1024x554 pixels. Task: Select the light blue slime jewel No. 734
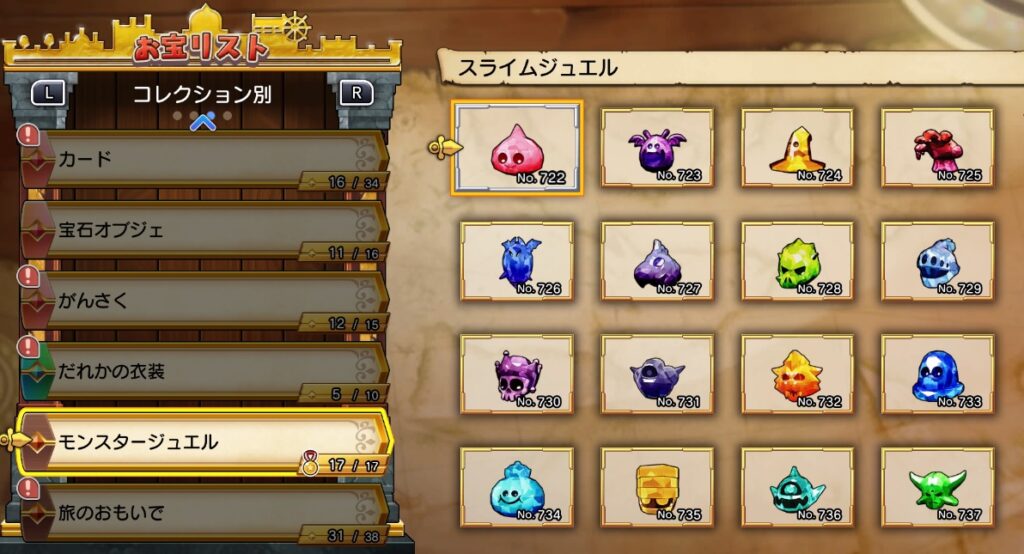[517, 487]
